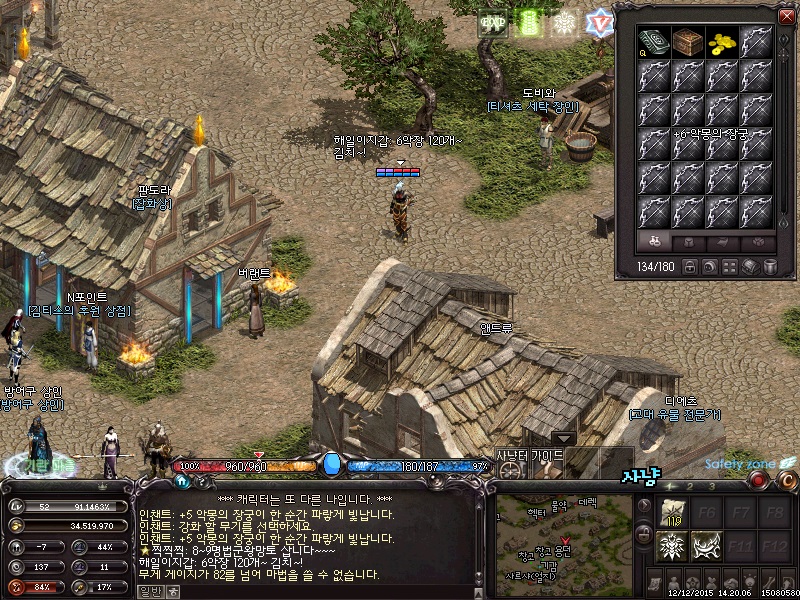
Task: Activate the white winged emblem skill
Action: point(671,547)
